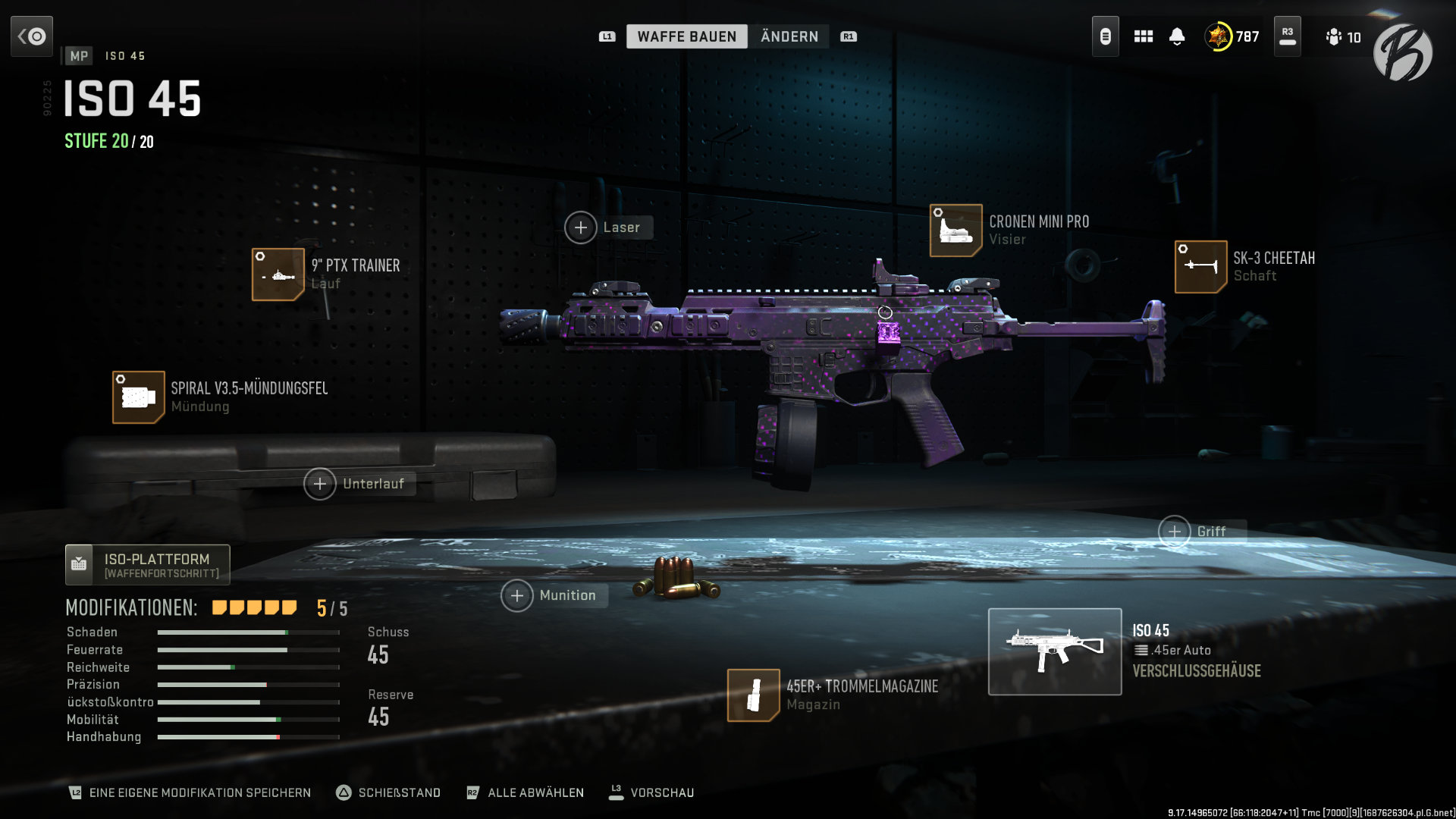Switch to the WAFFE BAUEN tab
The image size is (1456, 819).
(x=686, y=36)
